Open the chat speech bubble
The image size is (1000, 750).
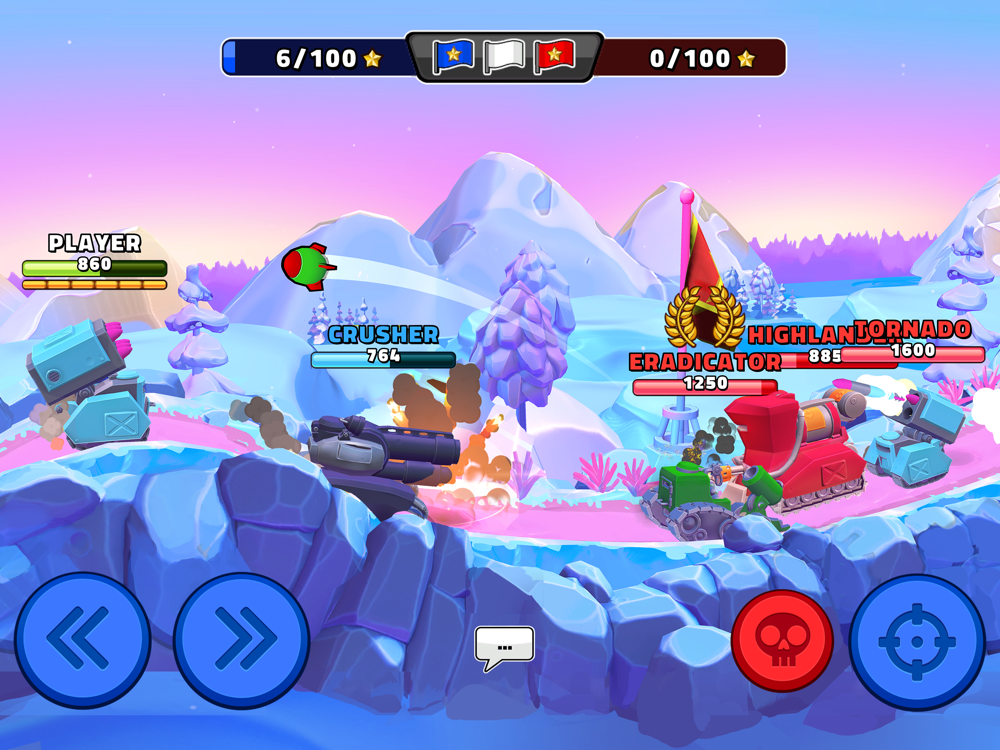tap(504, 647)
